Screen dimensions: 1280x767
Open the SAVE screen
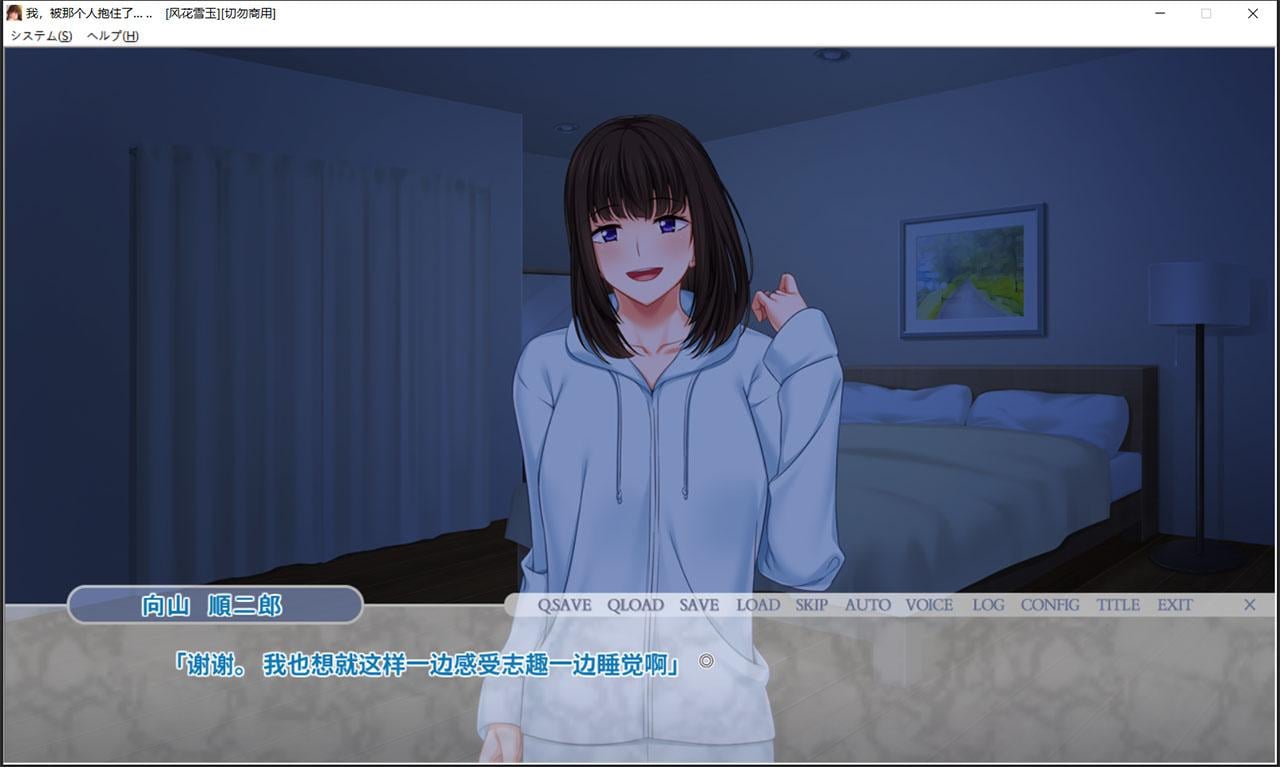pyautogui.click(x=698, y=604)
